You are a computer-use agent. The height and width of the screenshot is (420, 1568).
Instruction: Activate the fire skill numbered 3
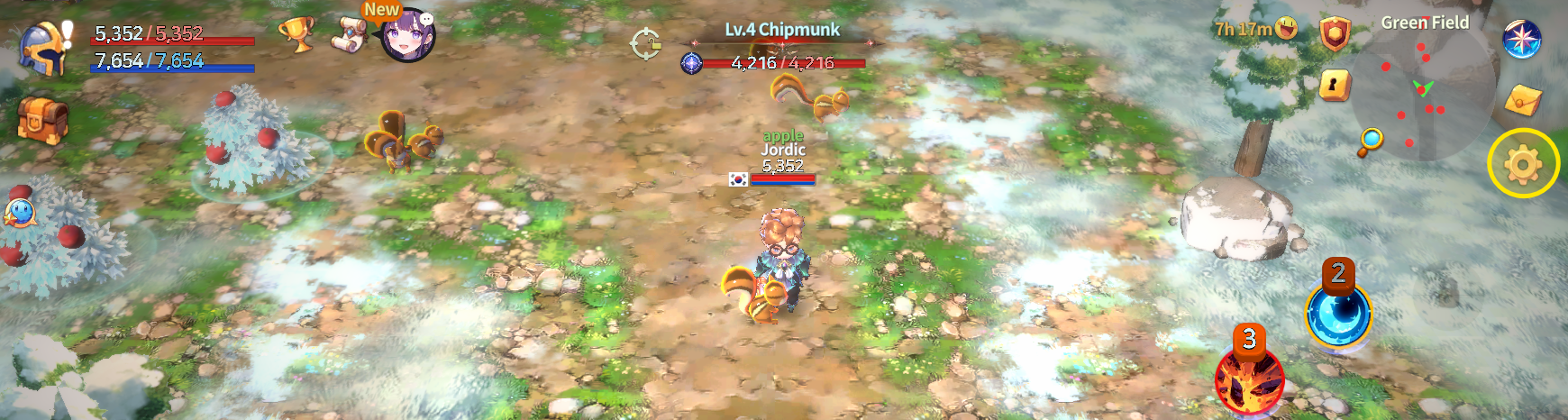[1249, 380]
